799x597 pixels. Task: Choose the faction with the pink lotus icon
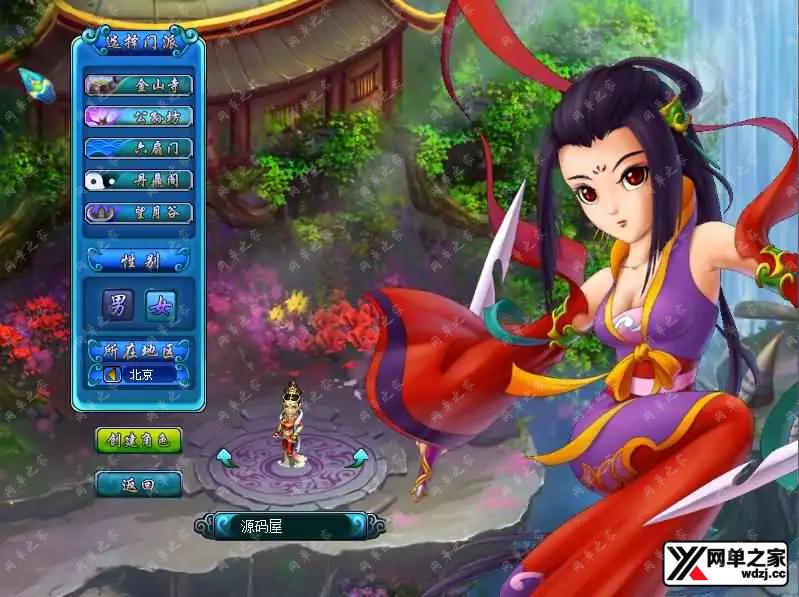coord(139,116)
